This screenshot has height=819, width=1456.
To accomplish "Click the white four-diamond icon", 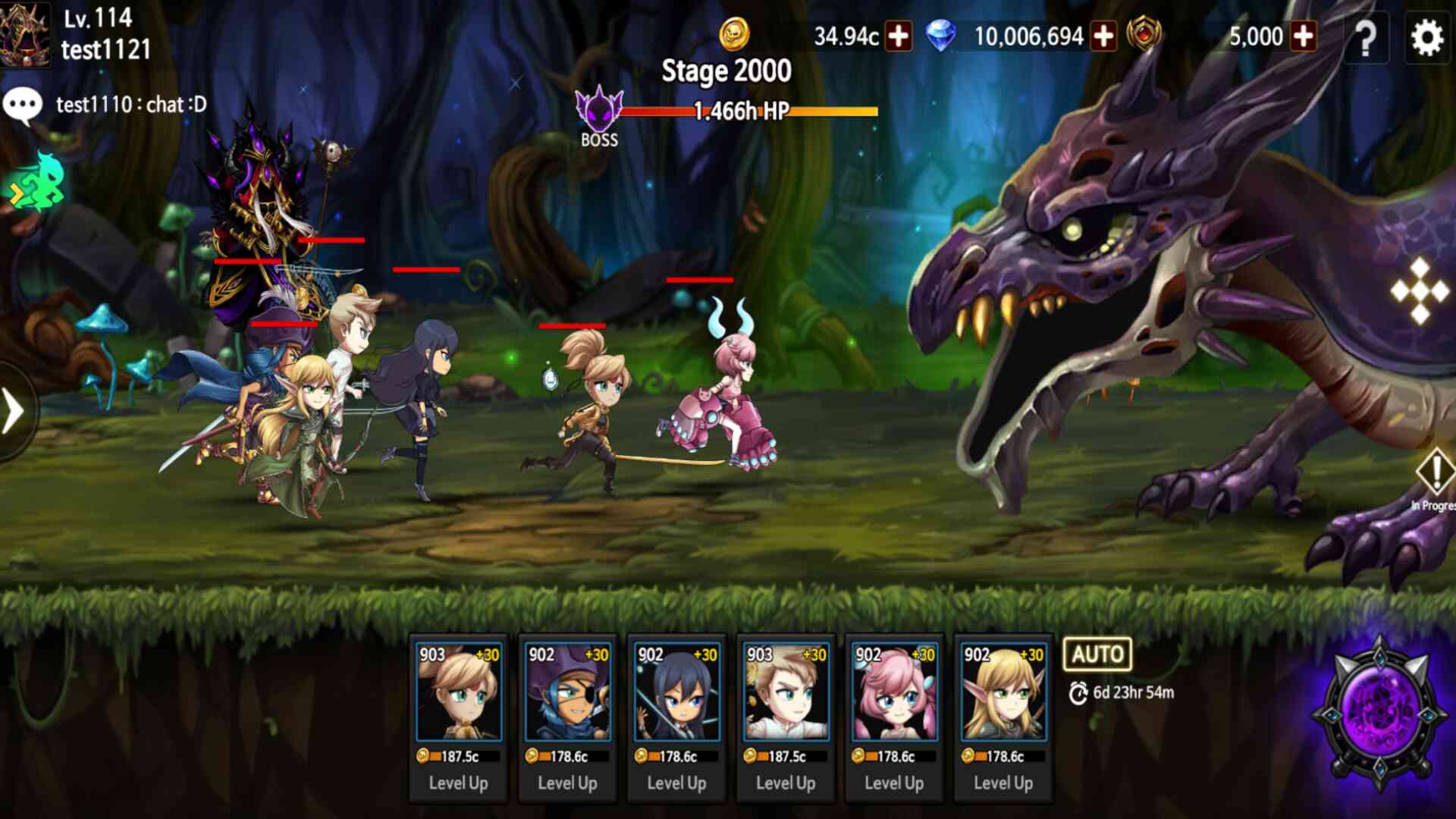I will pos(1420,290).
